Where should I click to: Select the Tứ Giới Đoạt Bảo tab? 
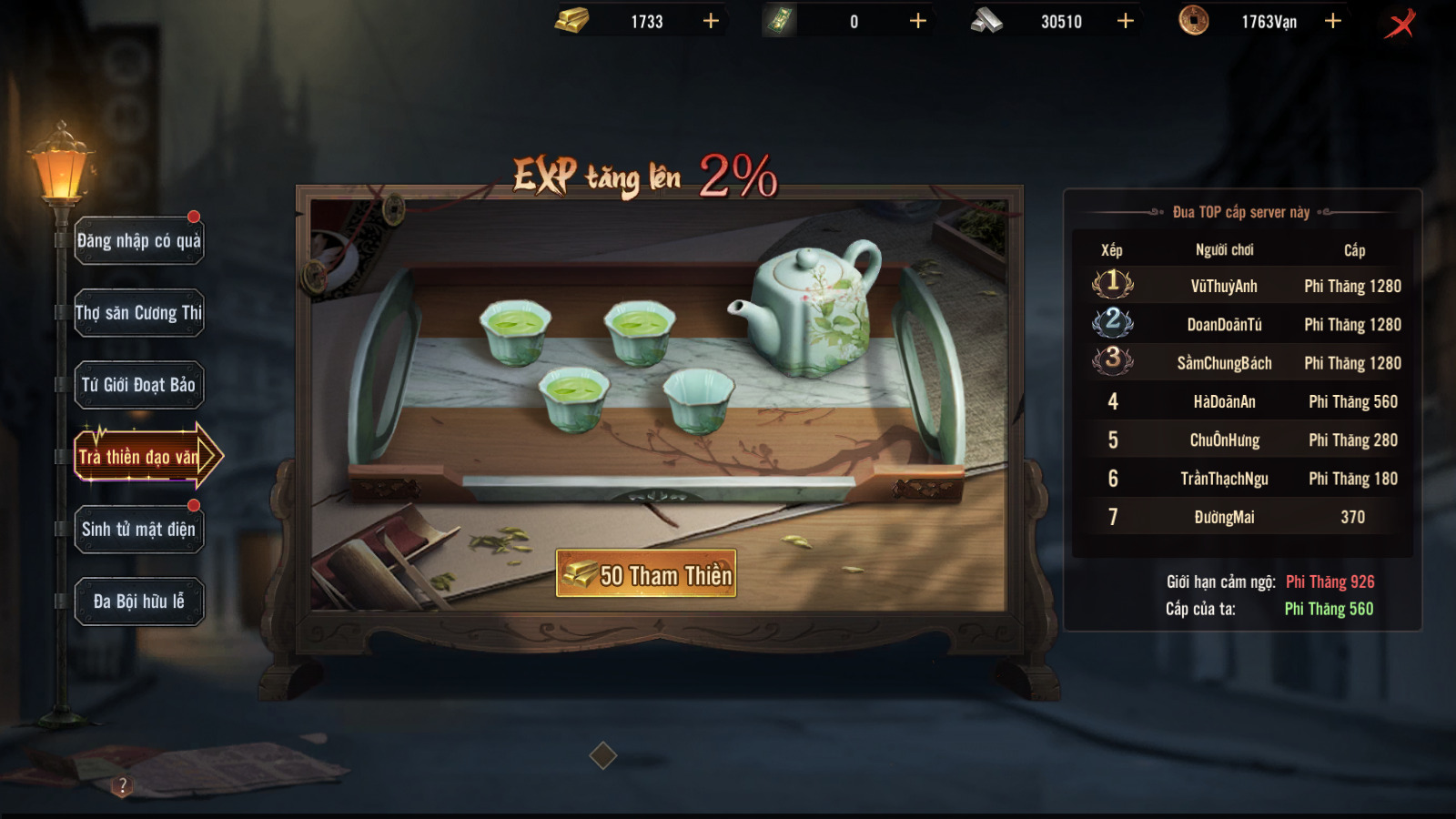click(138, 385)
